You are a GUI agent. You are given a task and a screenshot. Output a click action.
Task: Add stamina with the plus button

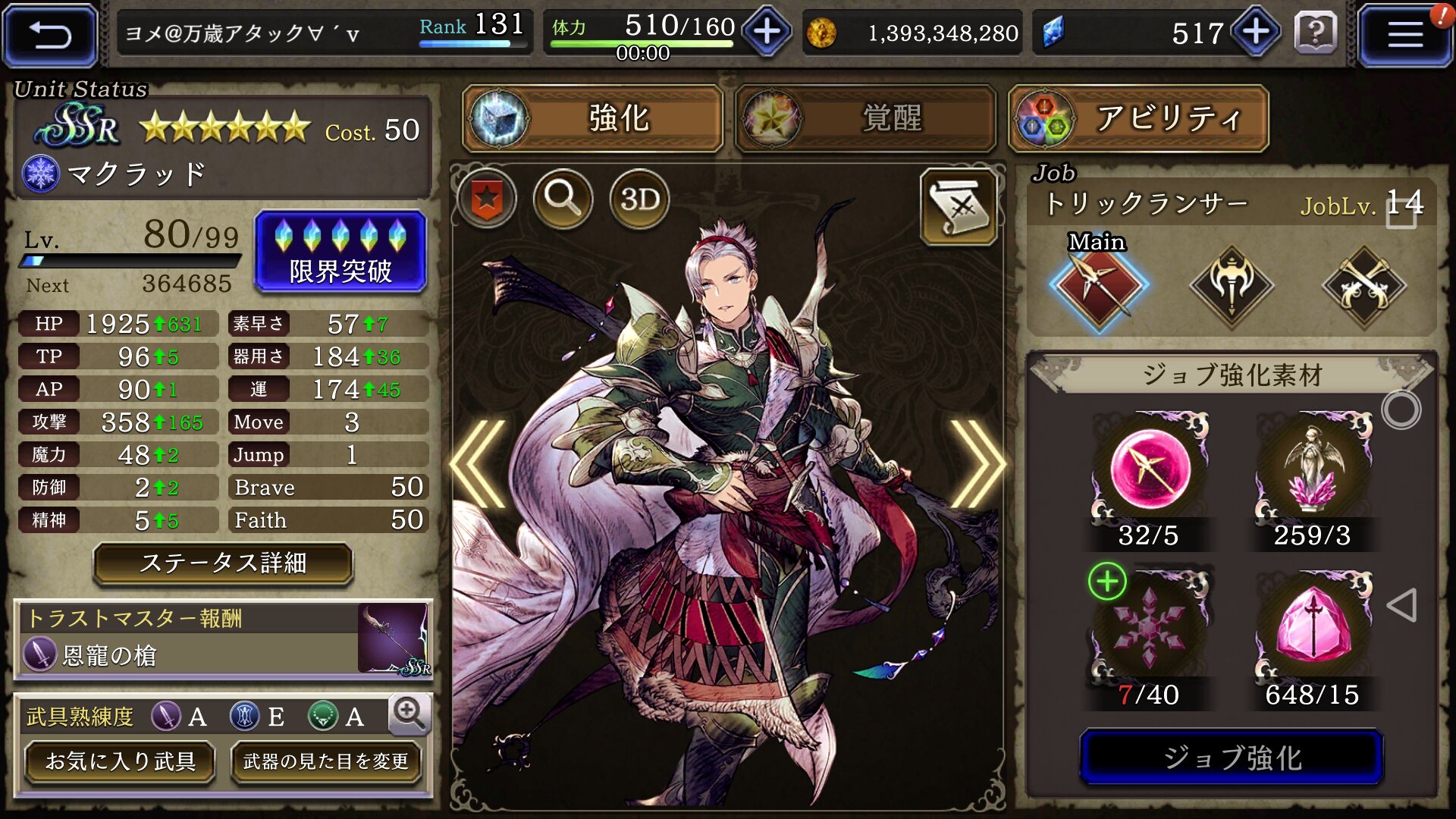click(767, 32)
